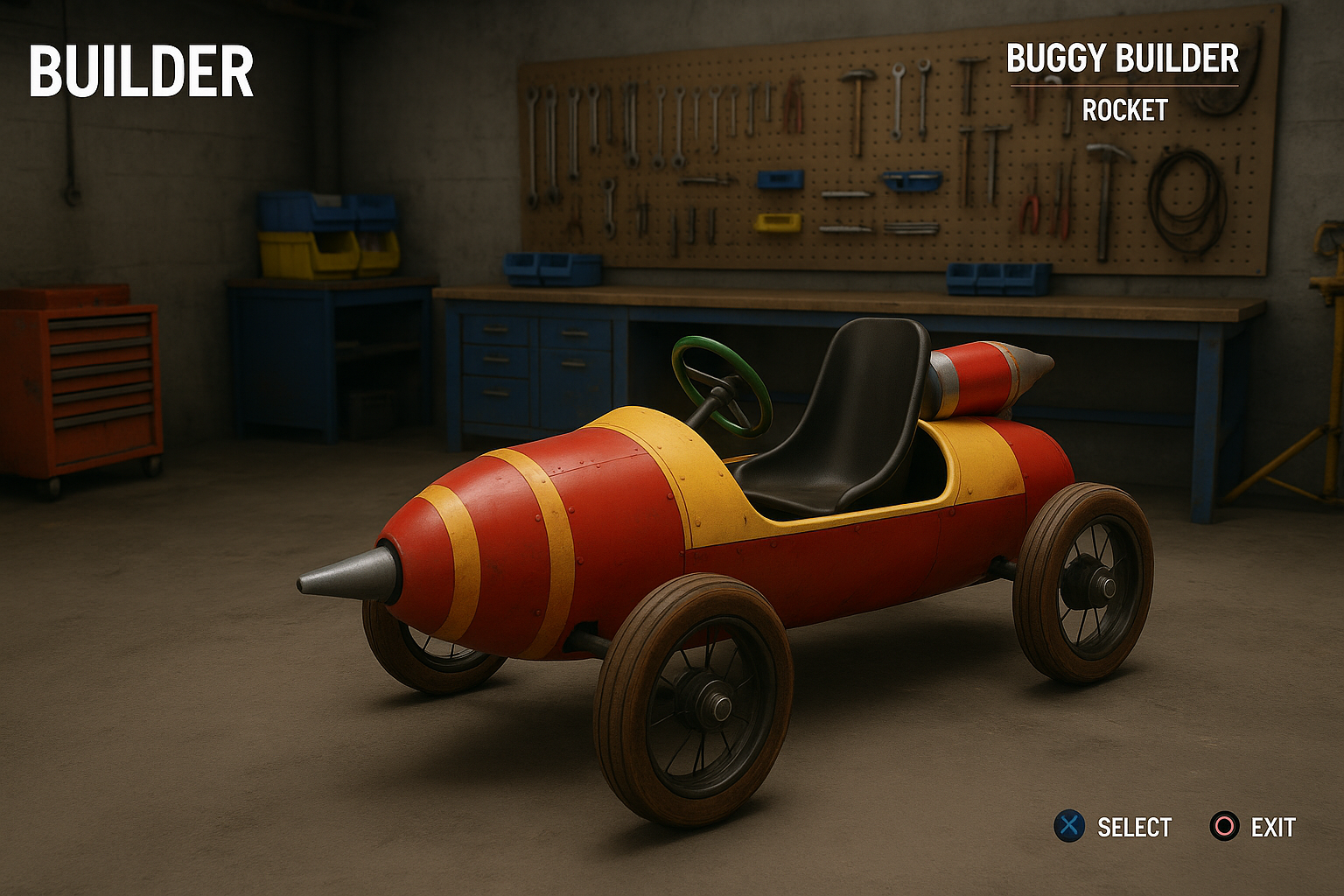Click the SELECT label
Viewport: 1344px width, 896px height.
(1137, 824)
